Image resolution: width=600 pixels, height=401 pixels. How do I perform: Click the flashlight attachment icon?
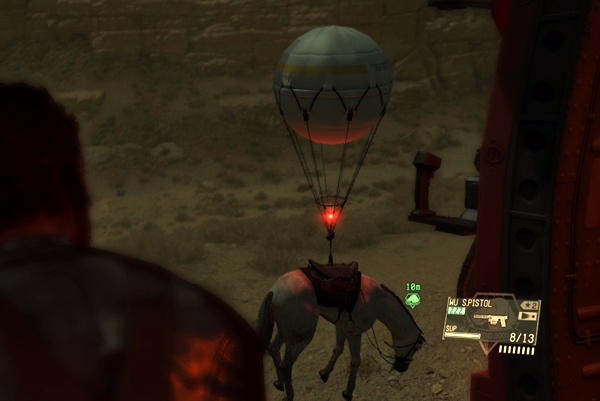point(528,316)
